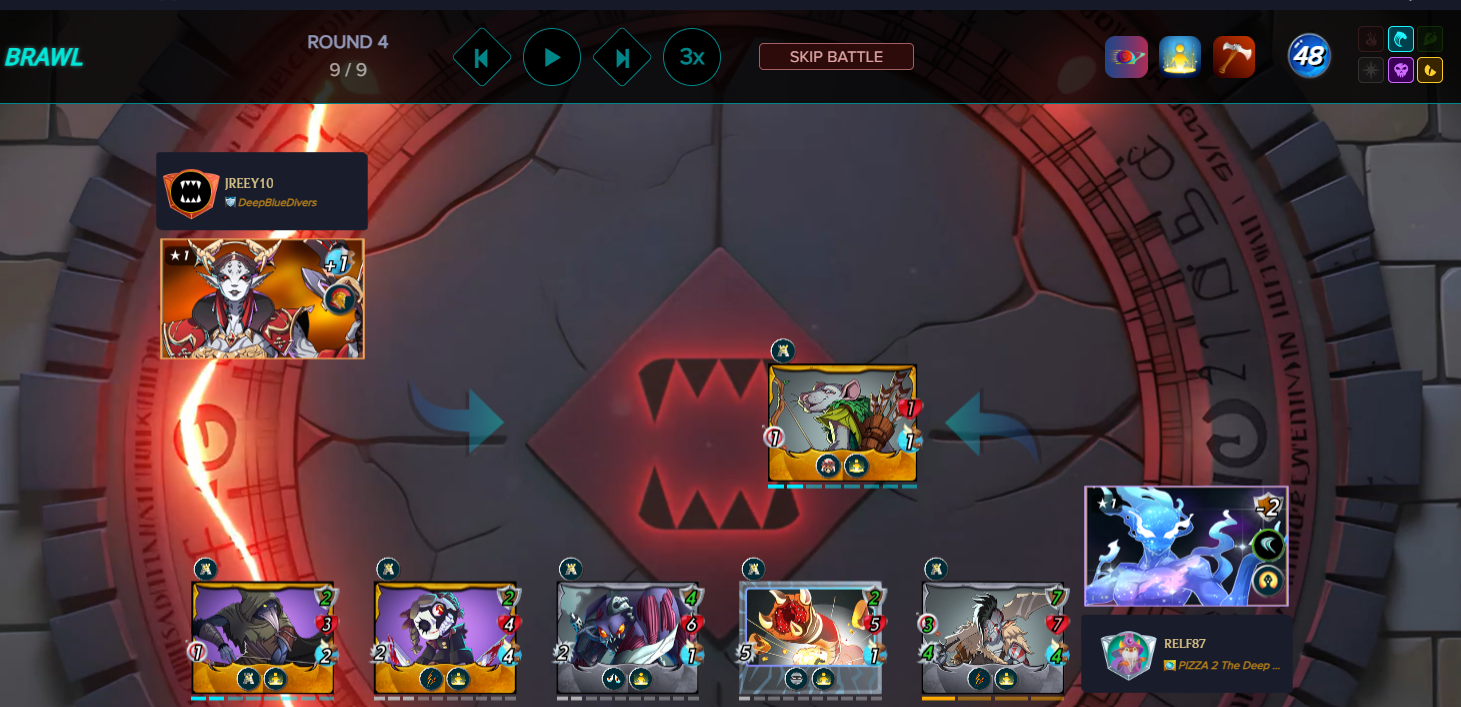Open RELF87's player profile panel

[x=1187, y=653]
